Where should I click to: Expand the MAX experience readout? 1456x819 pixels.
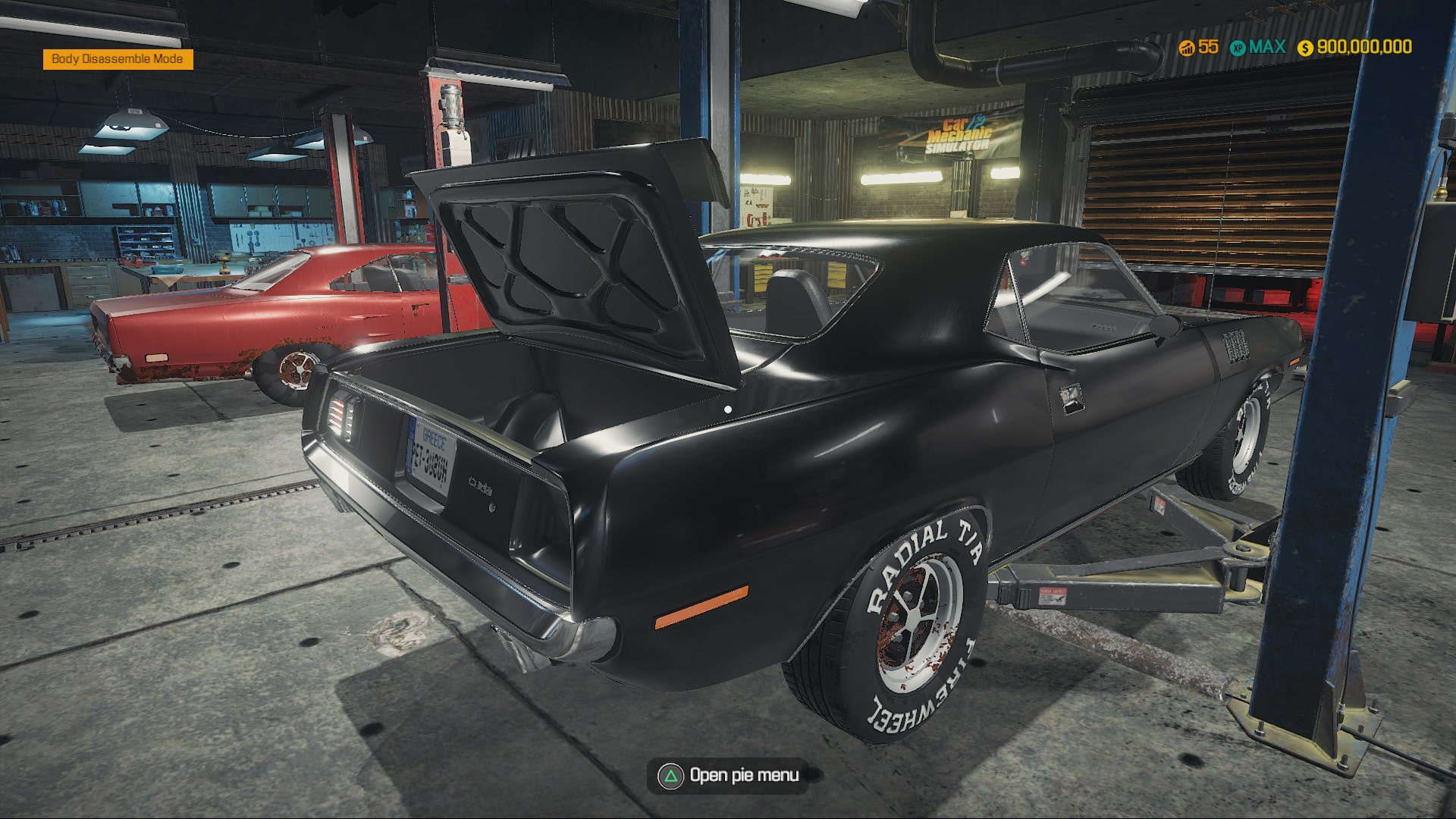pyautogui.click(x=1269, y=48)
